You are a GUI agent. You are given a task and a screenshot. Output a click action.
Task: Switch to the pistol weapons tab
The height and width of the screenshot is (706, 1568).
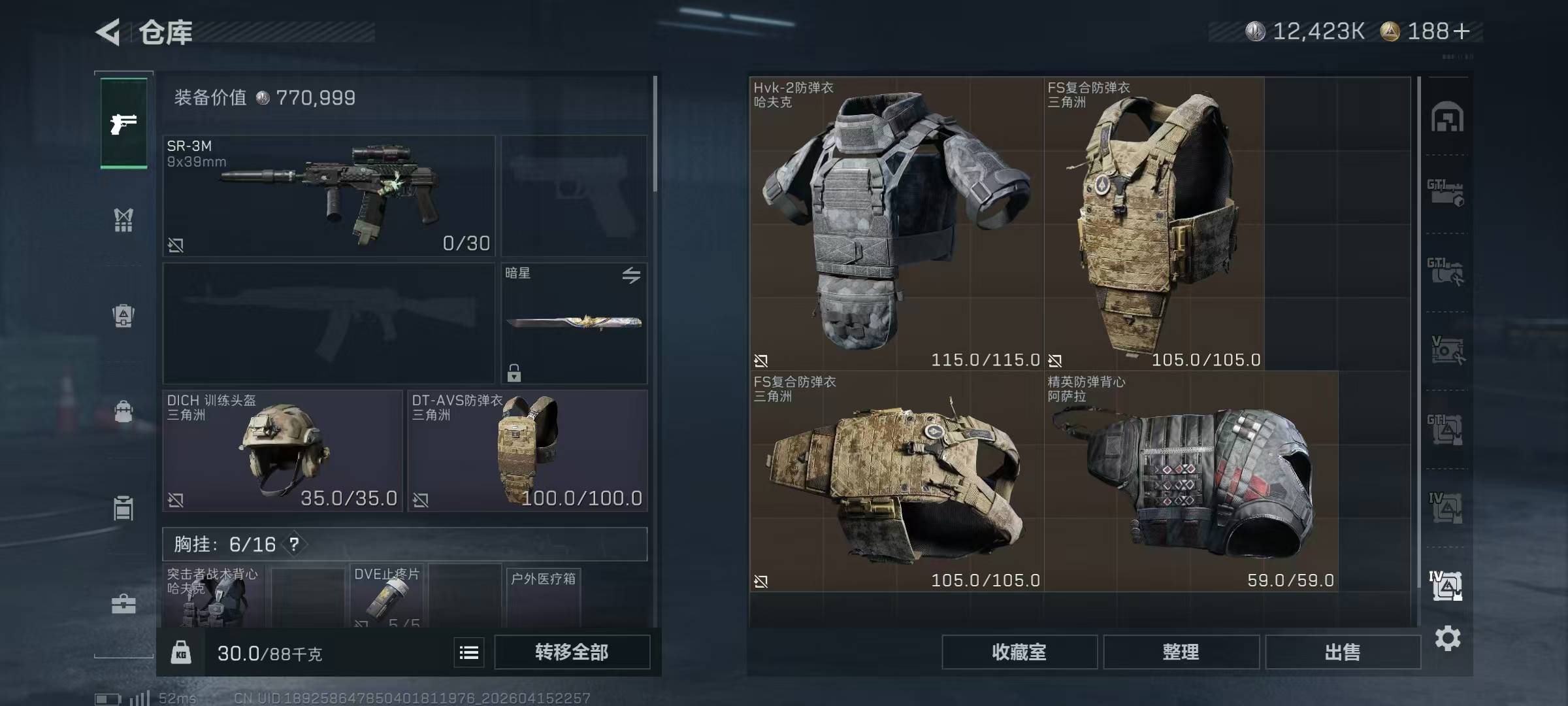[123, 124]
